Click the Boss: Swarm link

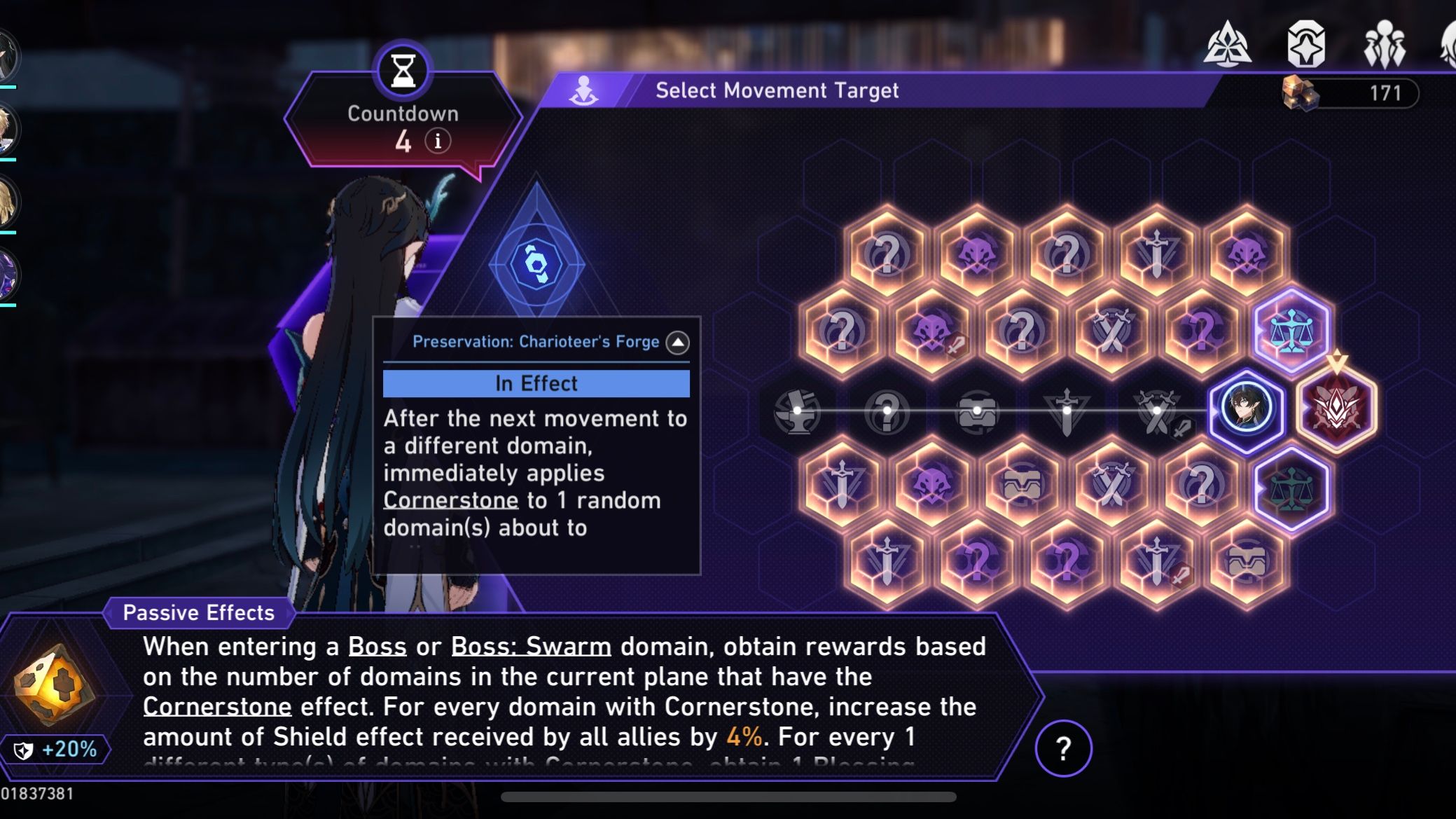(x=530, y=646)
